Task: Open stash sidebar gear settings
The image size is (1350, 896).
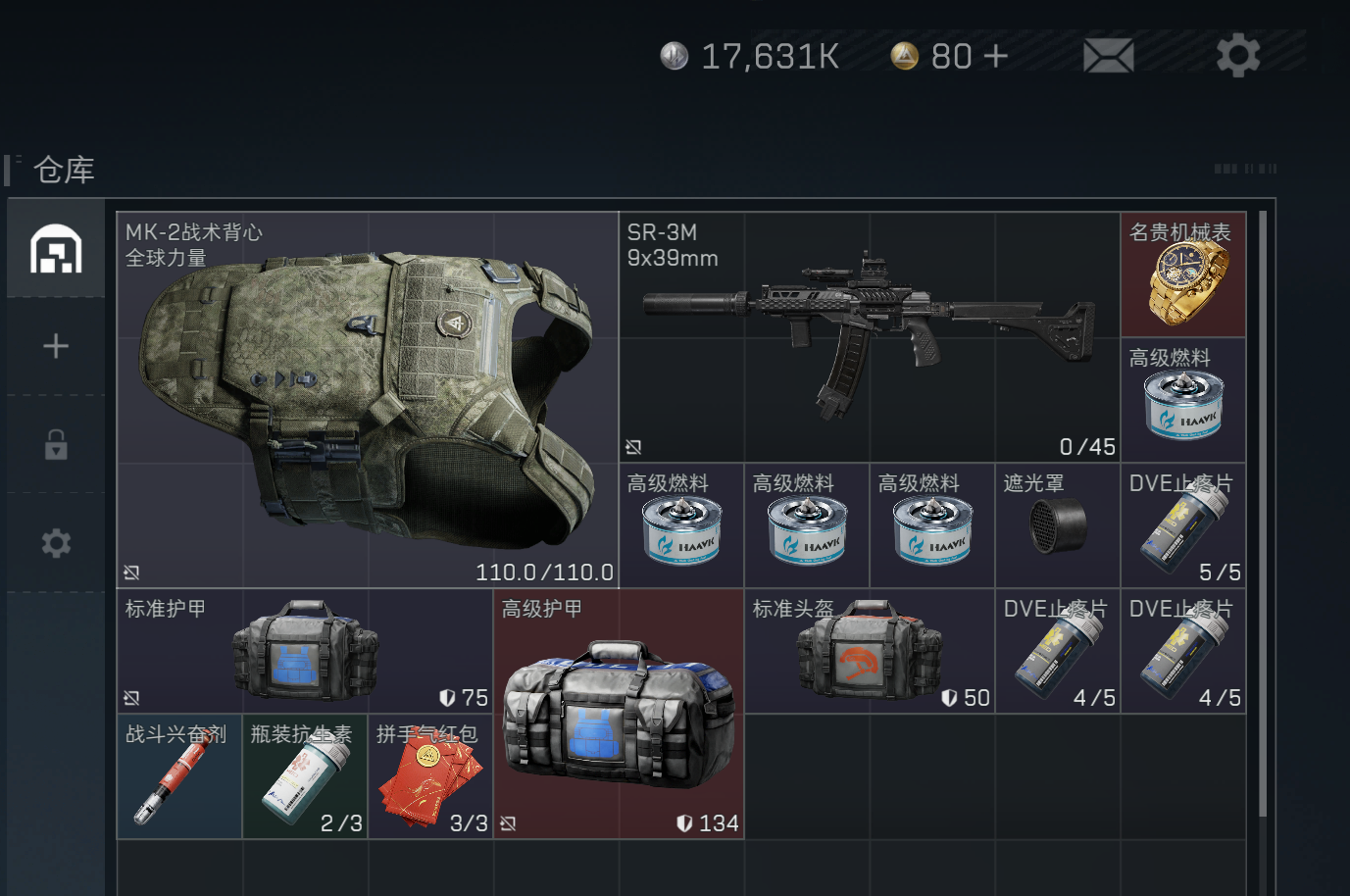Action: pos(56,543)
